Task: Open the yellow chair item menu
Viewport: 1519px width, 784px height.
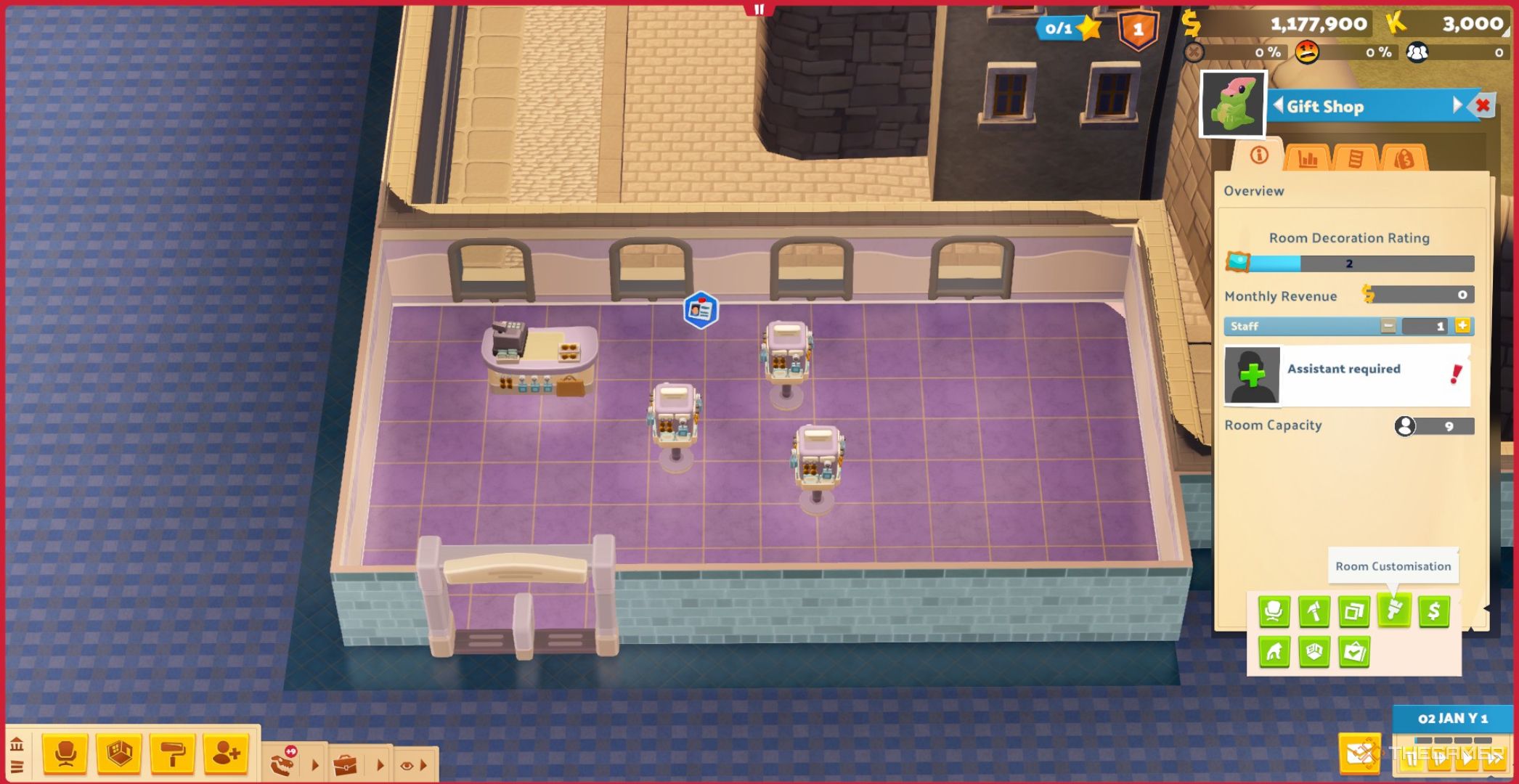Action: click(65, 754)
